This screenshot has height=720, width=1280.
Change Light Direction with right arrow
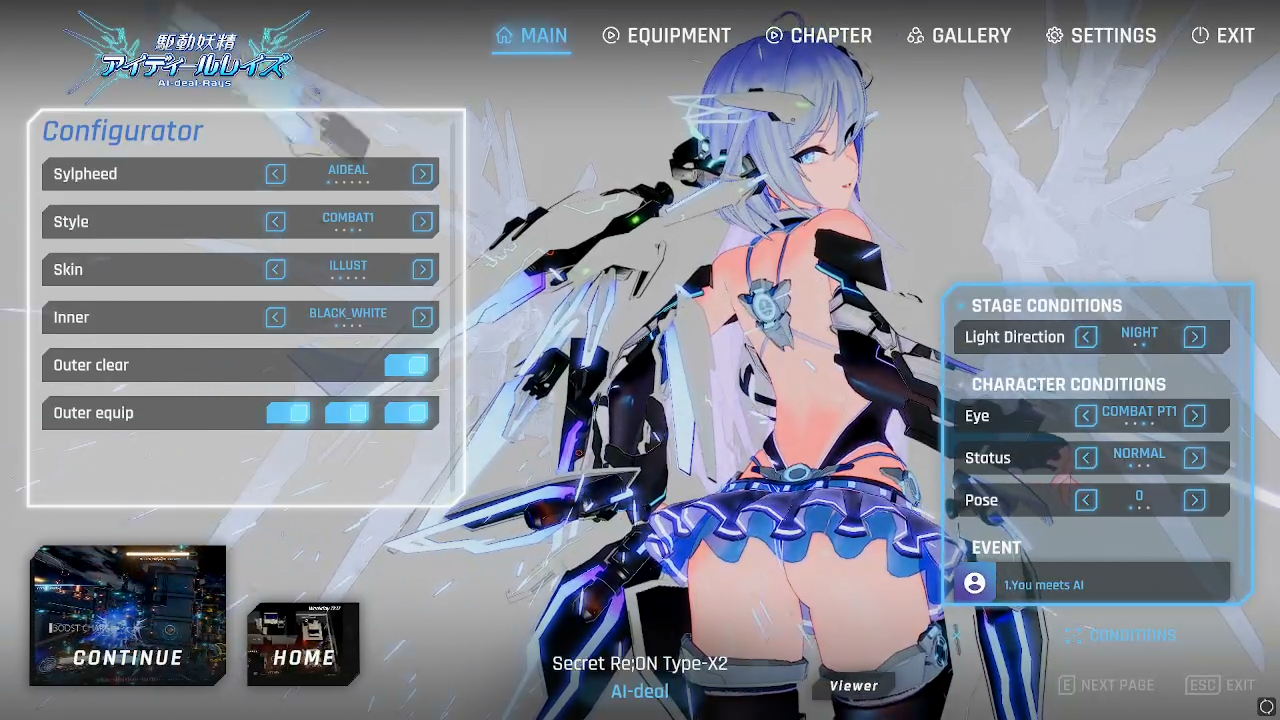click(x=1194, y=337)
